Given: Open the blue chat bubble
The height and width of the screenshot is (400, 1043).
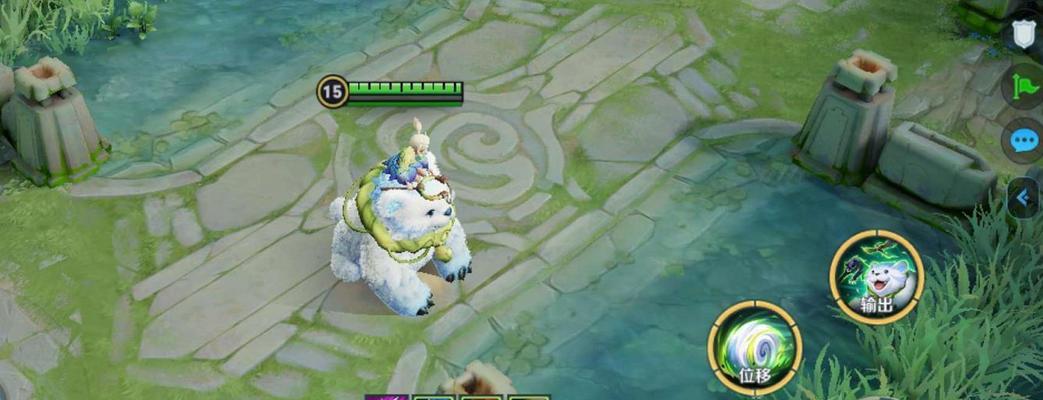Looking at the screenshot, I should 1025,140.
